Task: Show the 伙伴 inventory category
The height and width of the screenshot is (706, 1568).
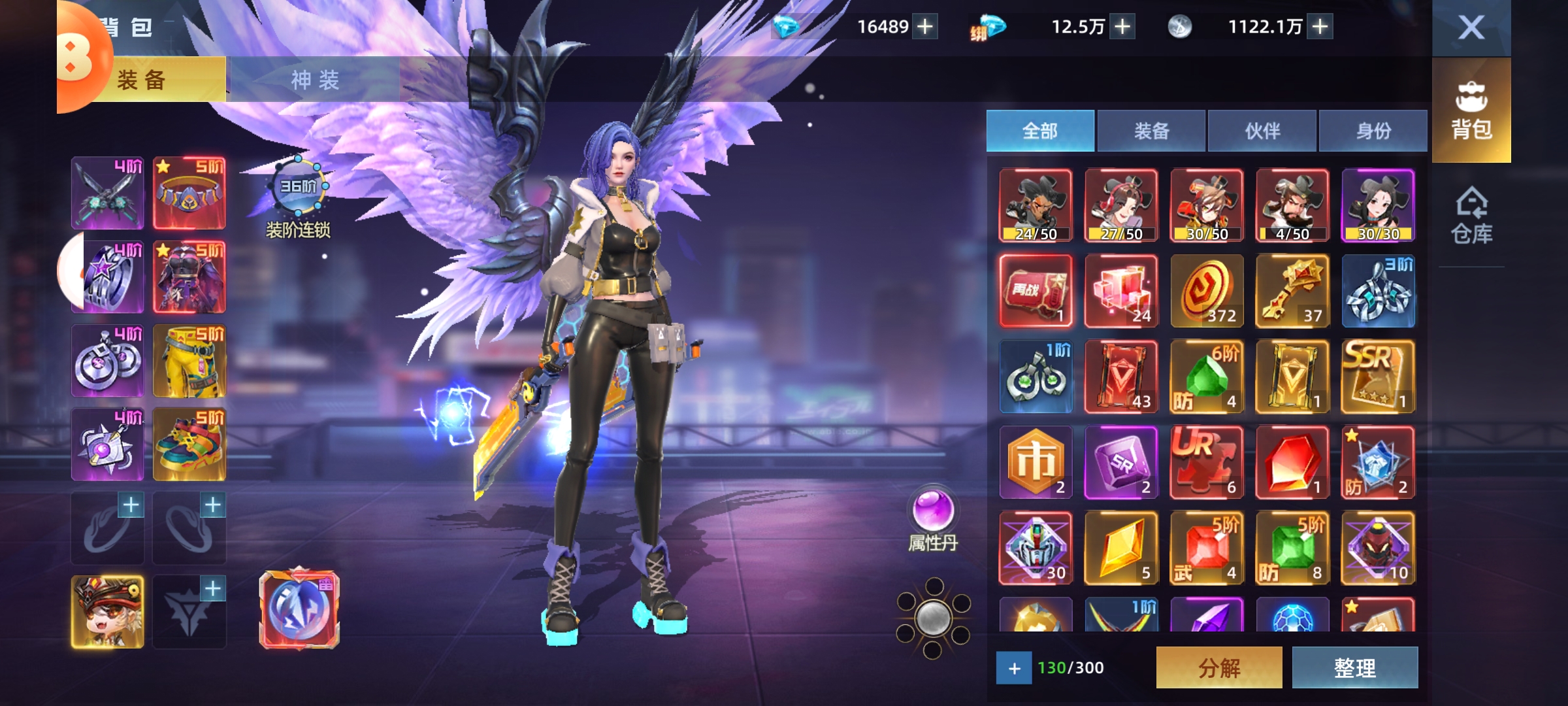Action: pos(1262,131)
